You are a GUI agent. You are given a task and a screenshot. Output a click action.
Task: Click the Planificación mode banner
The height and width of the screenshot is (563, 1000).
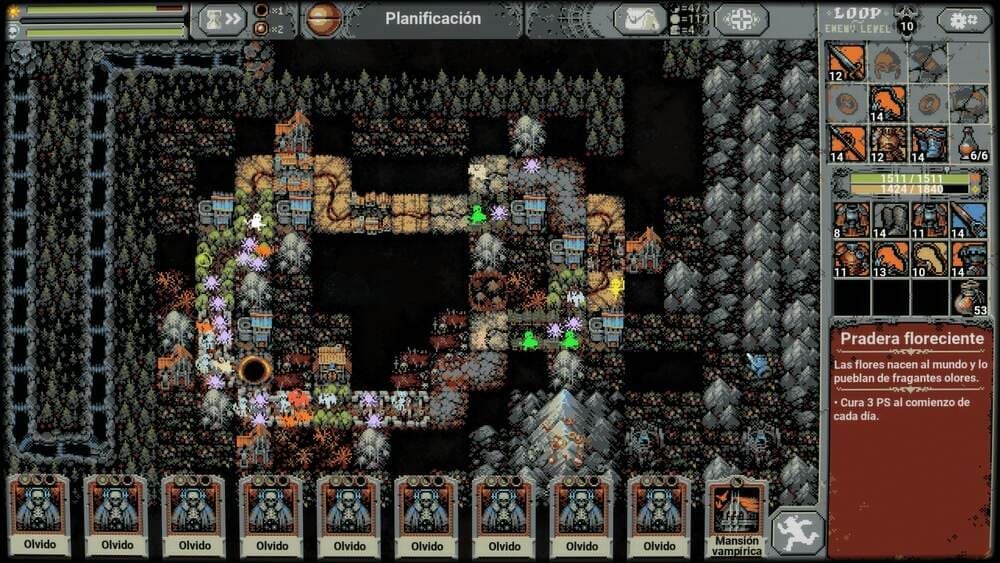[433, 19]
